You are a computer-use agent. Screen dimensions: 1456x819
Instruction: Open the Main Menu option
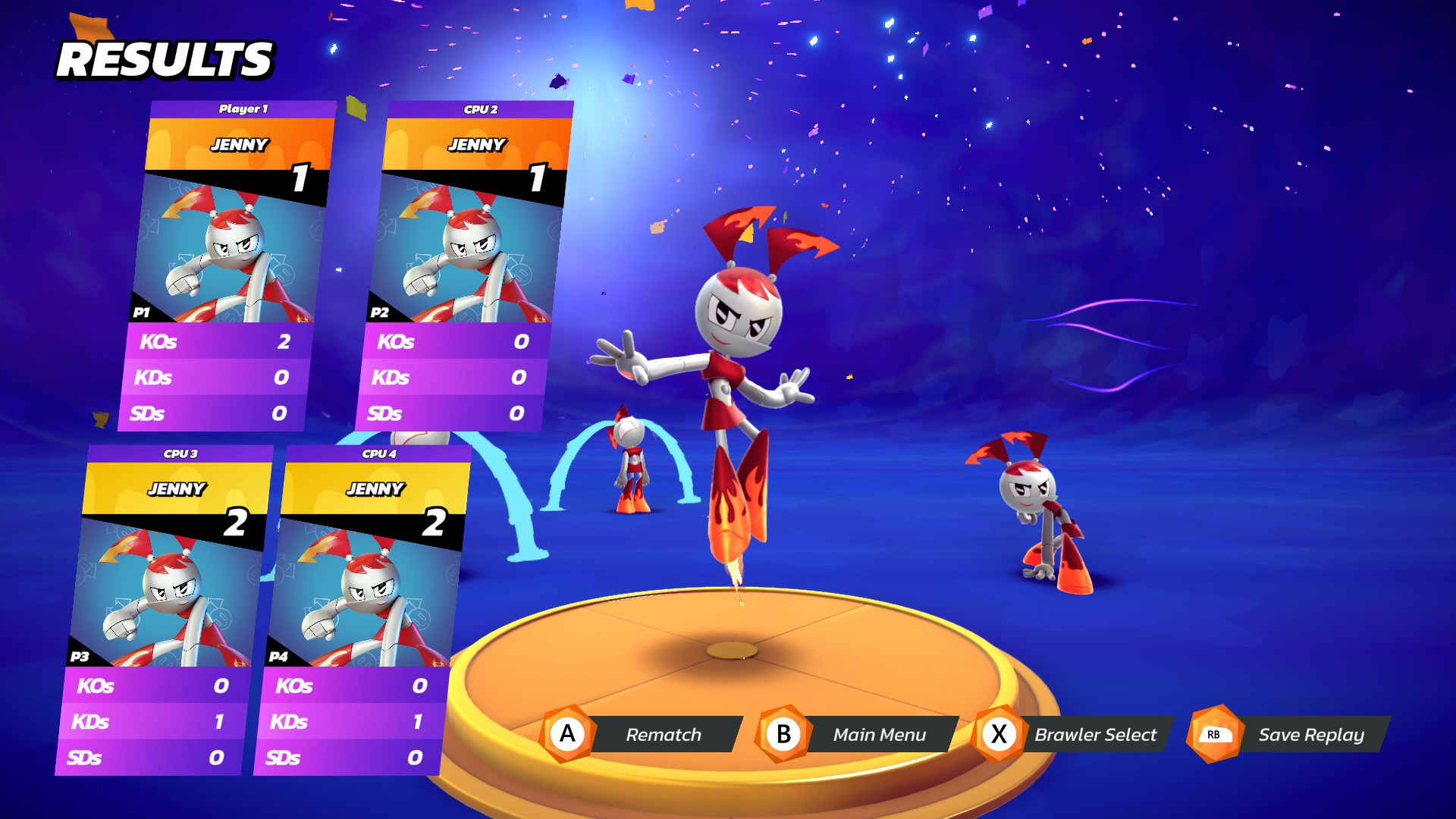(x=880, y=734)
